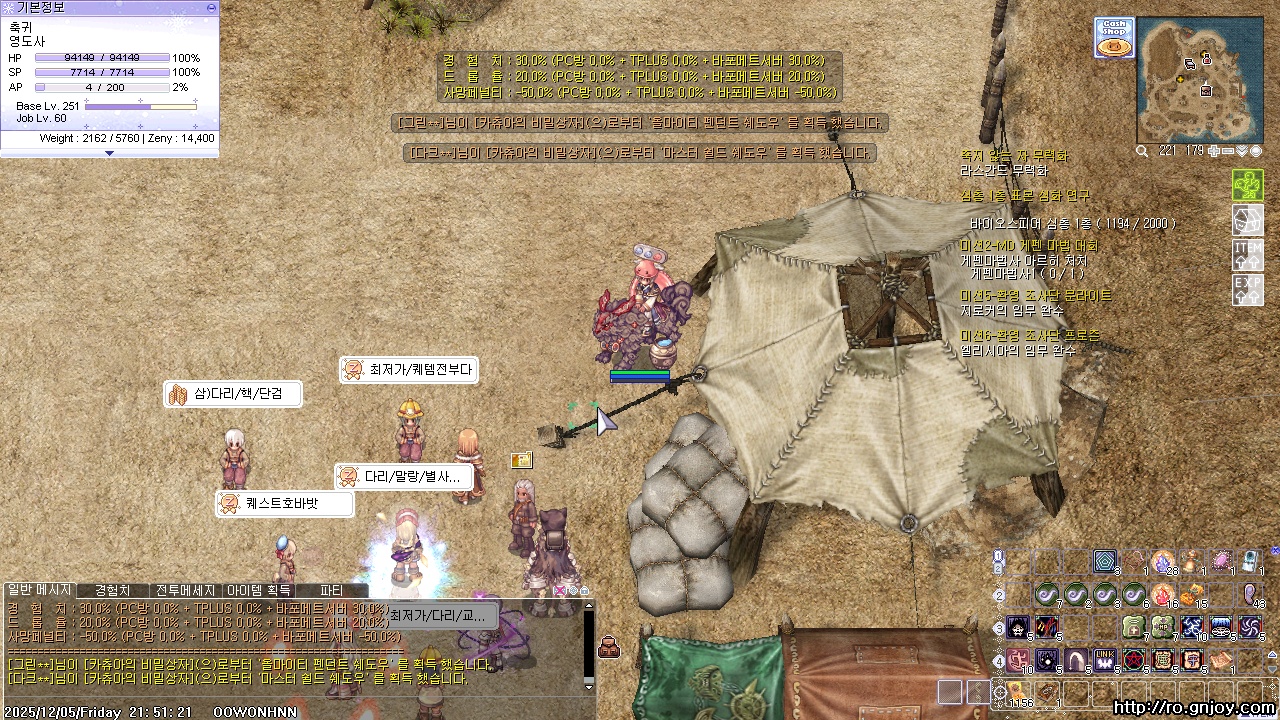Switch to the 경험치 chat tab
Screen dimensions: 1280x720
click(x=112, y=590)
